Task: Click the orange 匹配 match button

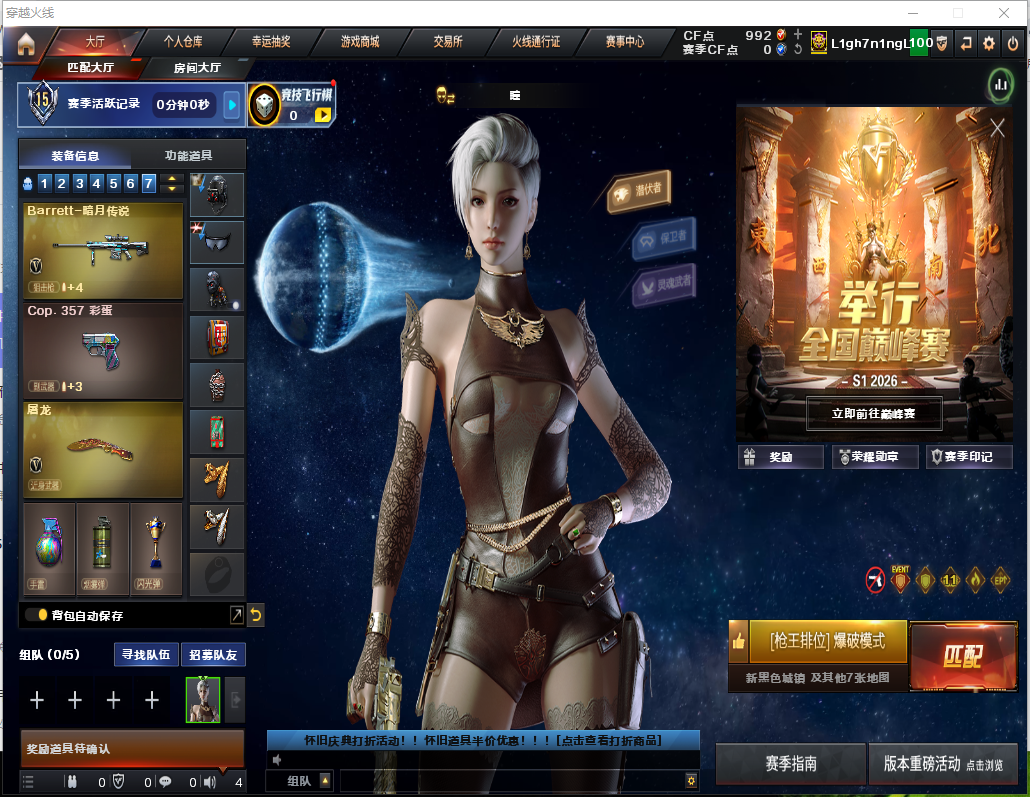Action: point(962,656)
